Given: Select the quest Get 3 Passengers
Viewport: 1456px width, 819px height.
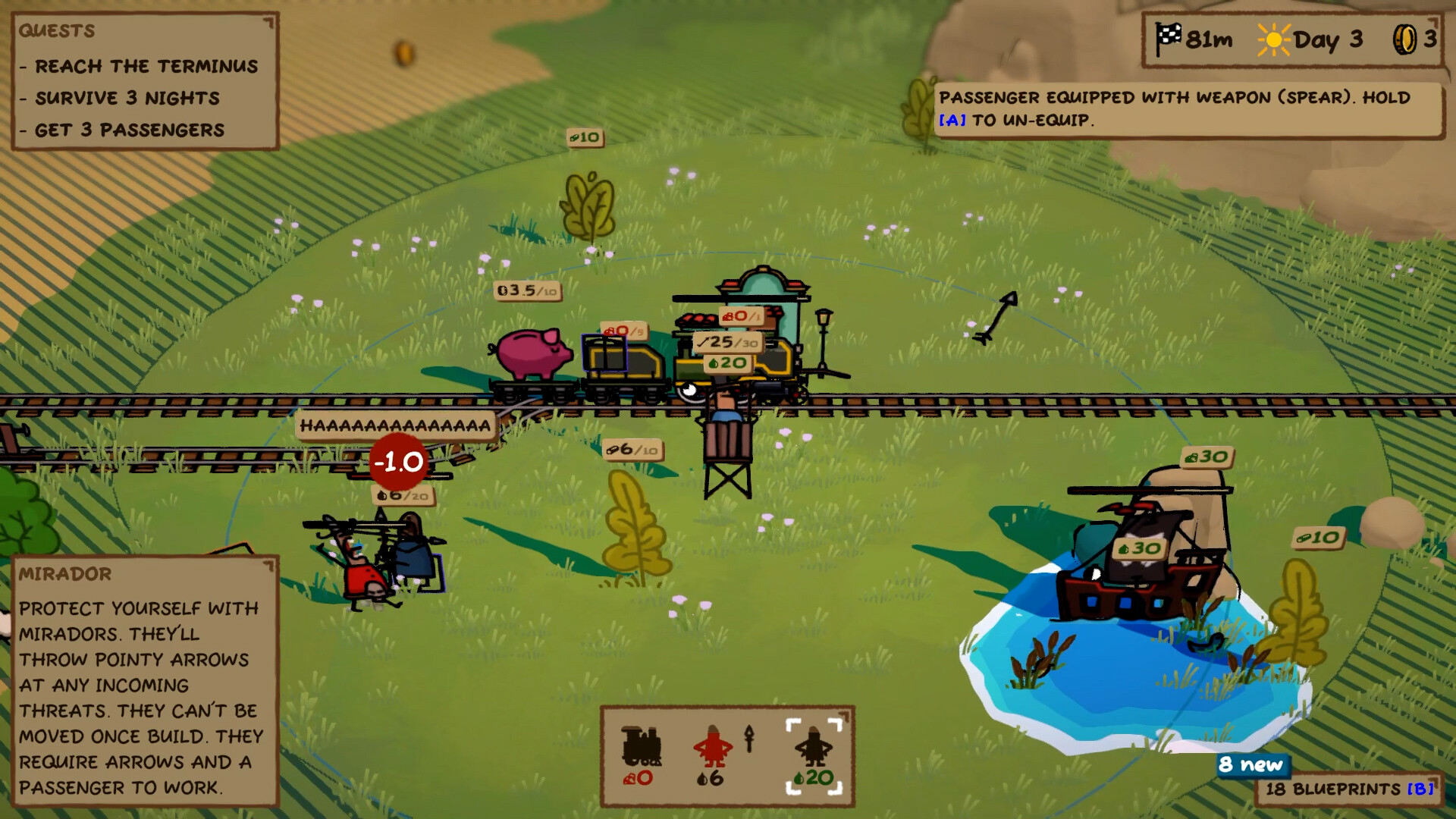Looking at the screenshot, I should [130, 130].
